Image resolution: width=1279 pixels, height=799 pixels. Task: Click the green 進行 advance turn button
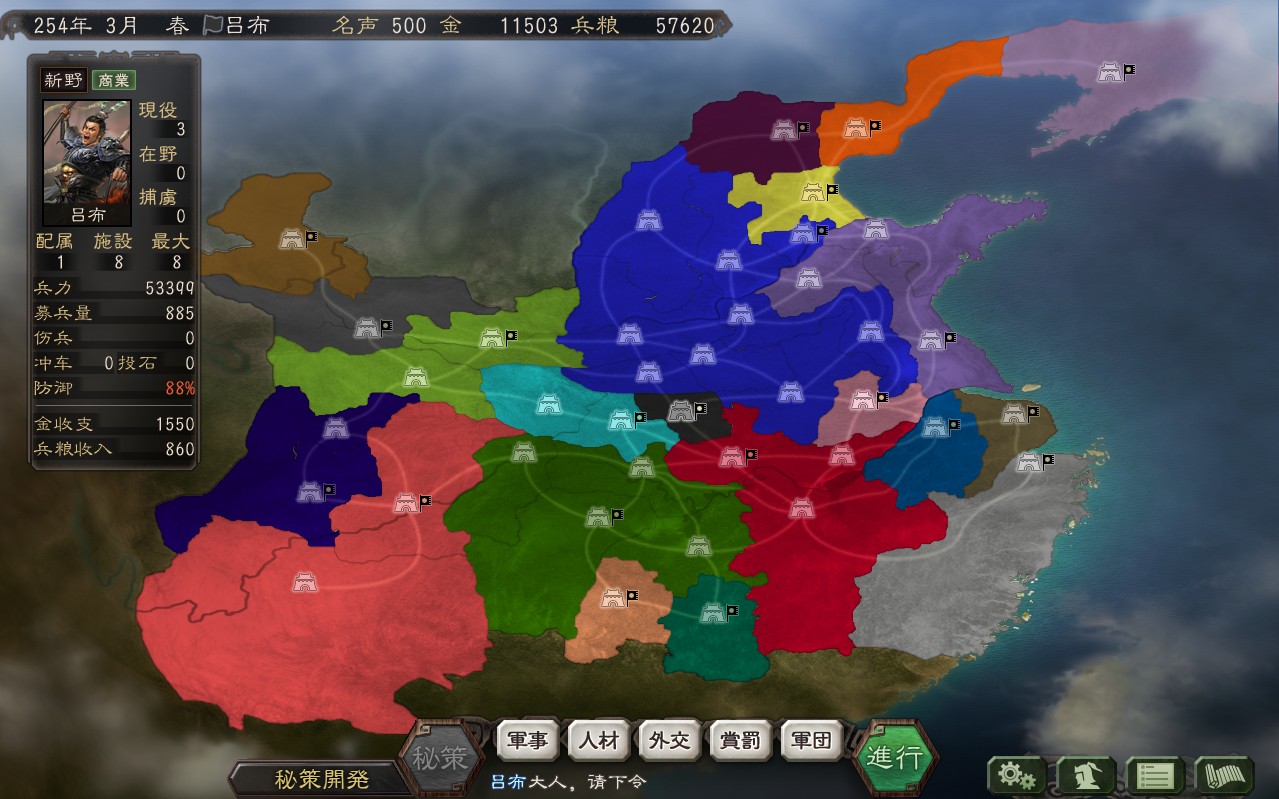tap(895, 757)
